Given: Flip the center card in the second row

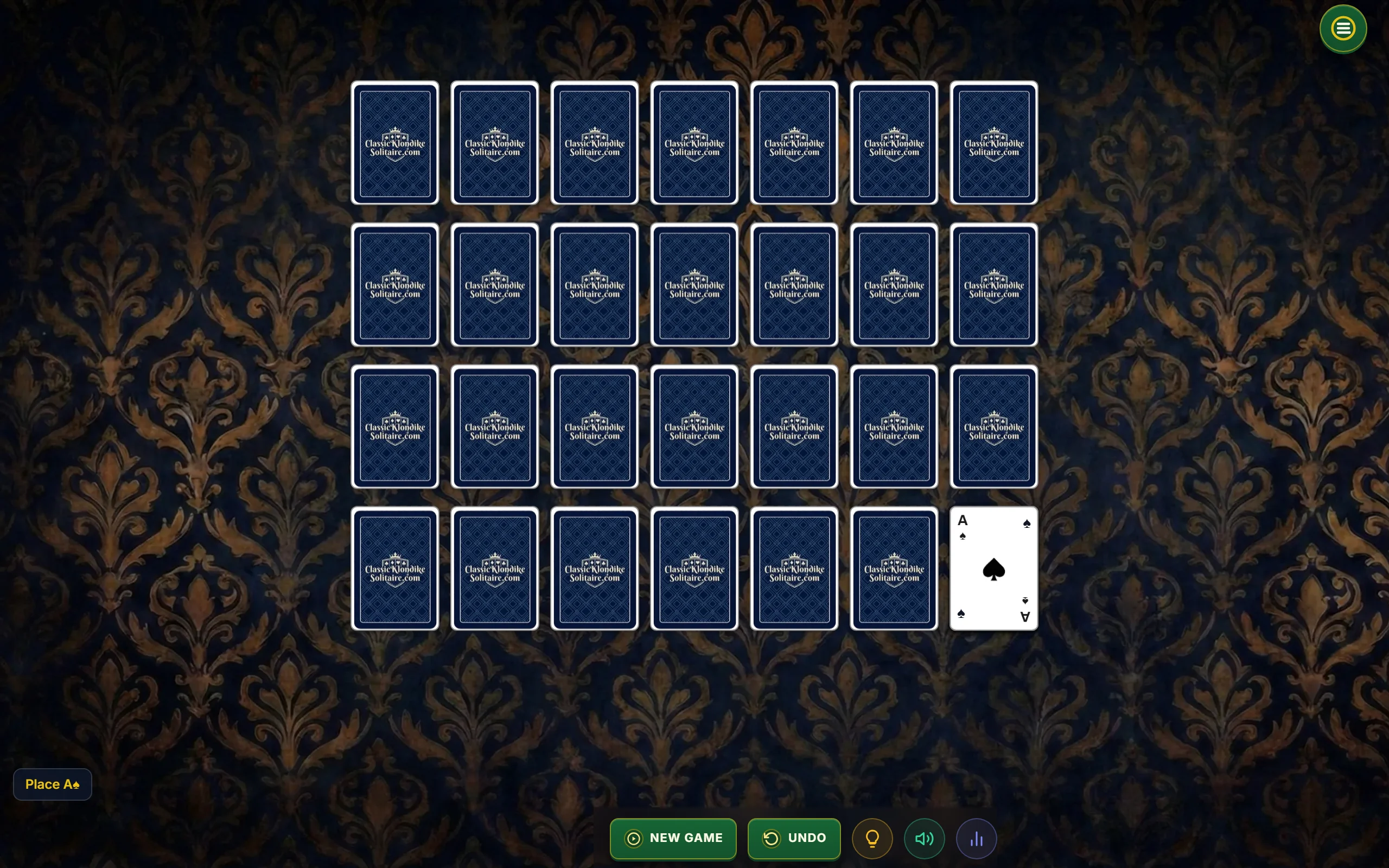Looking at the screenshot, I should pos(694,285).
